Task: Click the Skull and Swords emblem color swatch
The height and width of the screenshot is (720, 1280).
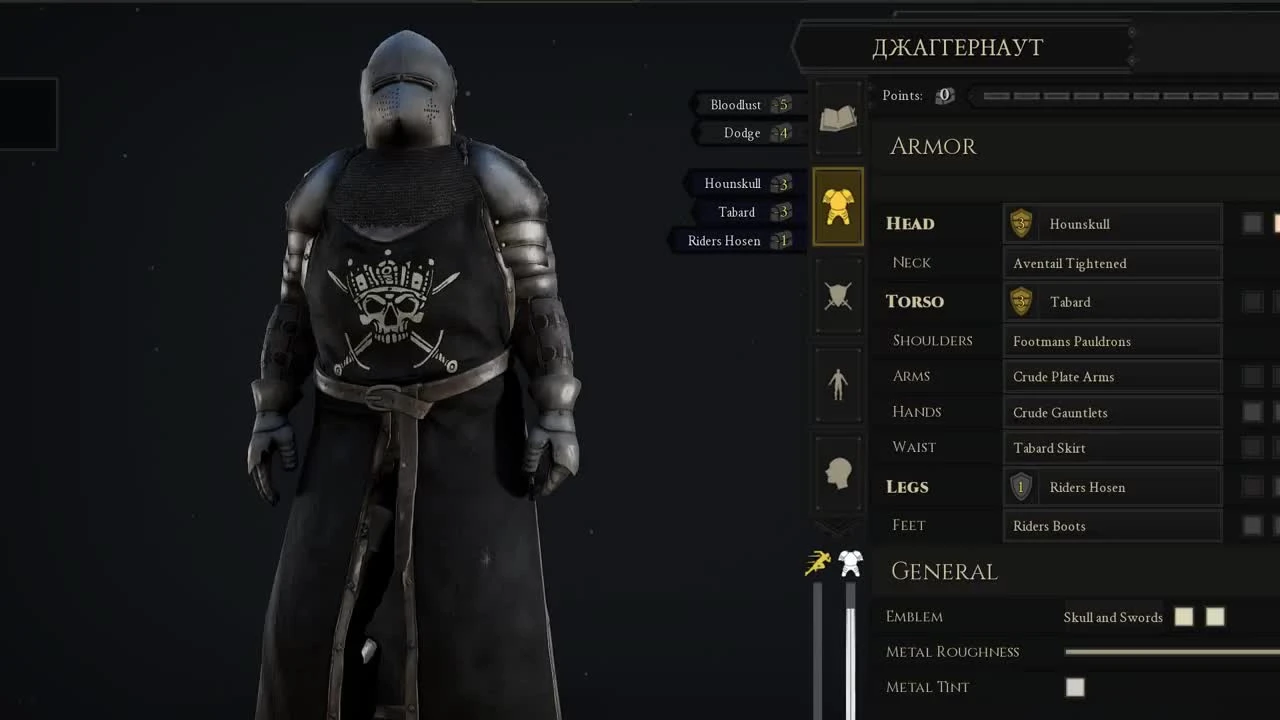Action: (1183, 616)
